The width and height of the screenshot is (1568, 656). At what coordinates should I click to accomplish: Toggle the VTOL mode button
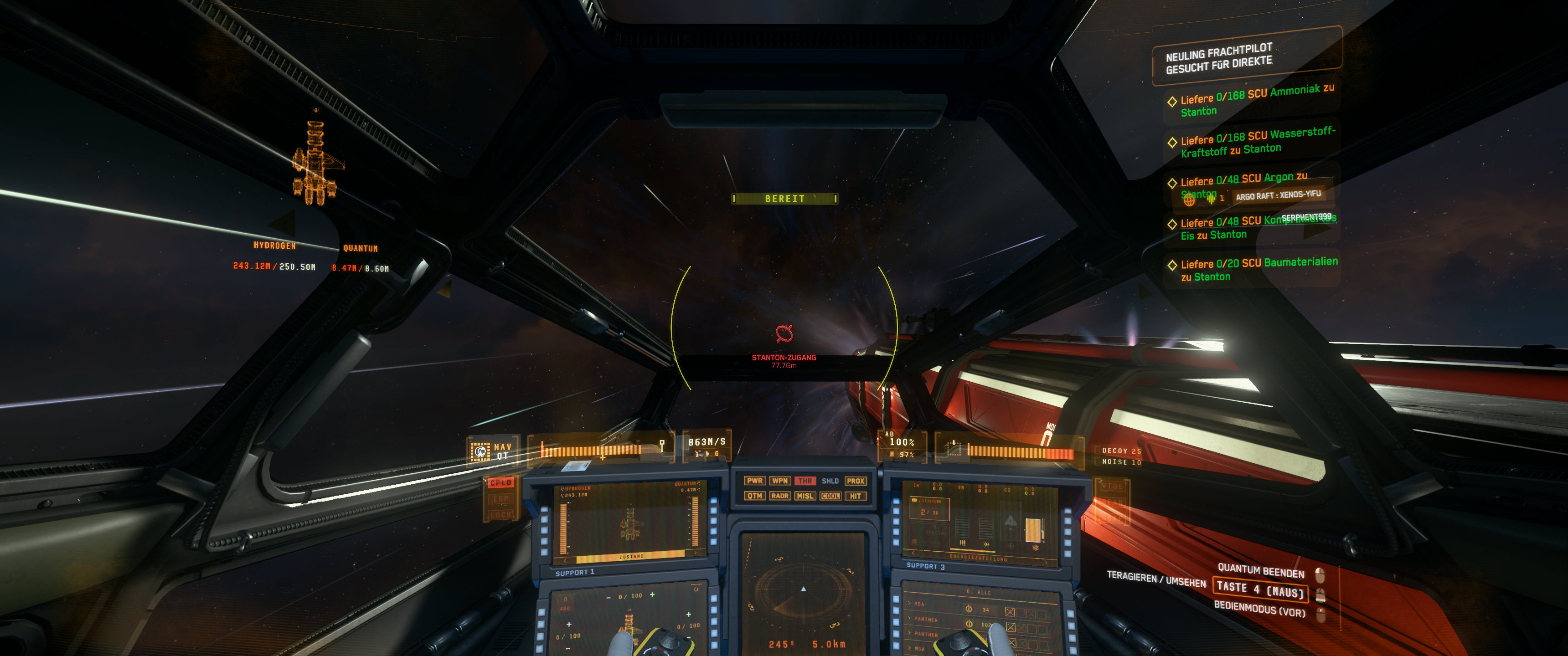(1111, 486)
